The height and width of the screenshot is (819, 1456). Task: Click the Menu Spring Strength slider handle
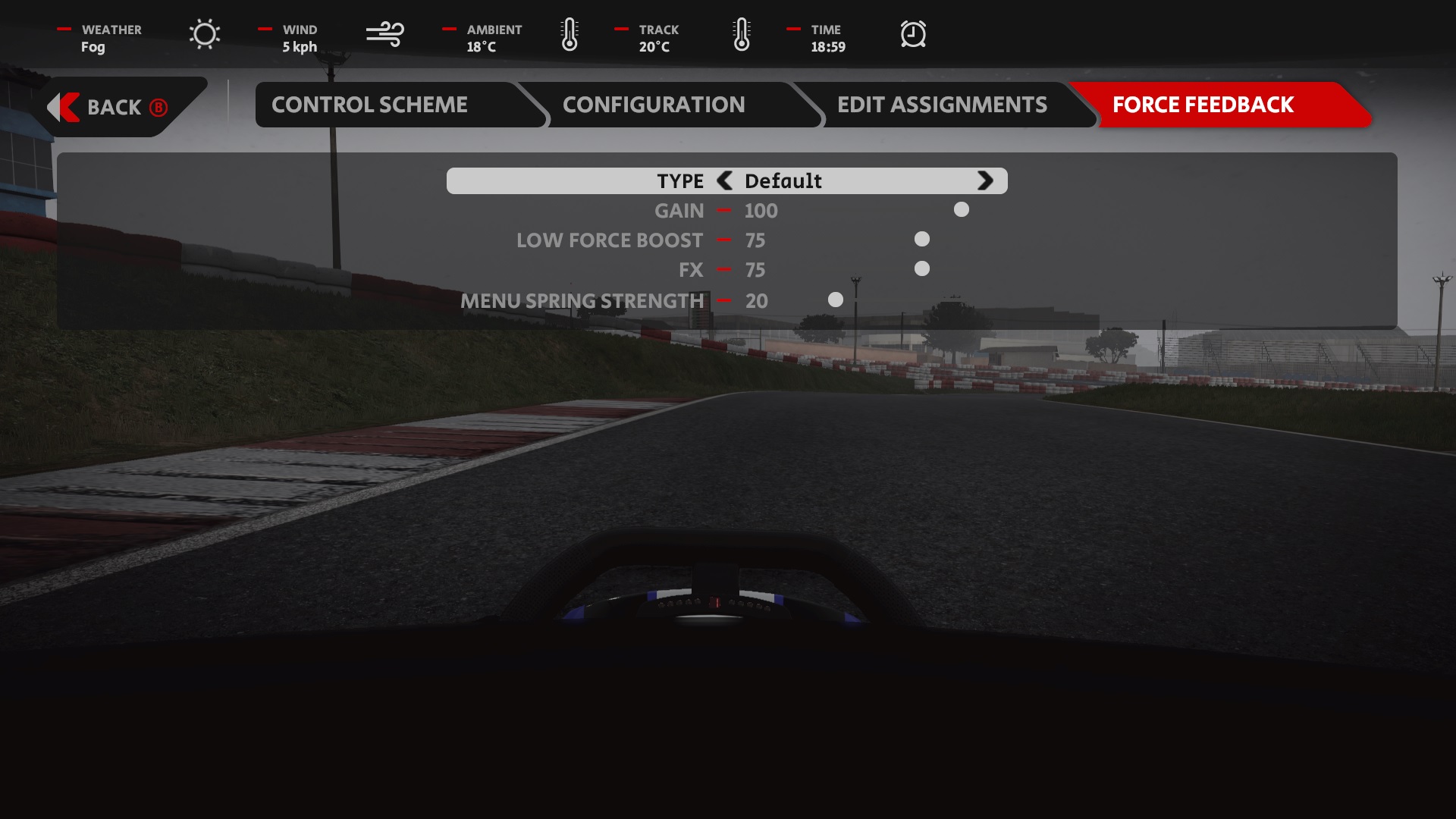tap(835, 300)
